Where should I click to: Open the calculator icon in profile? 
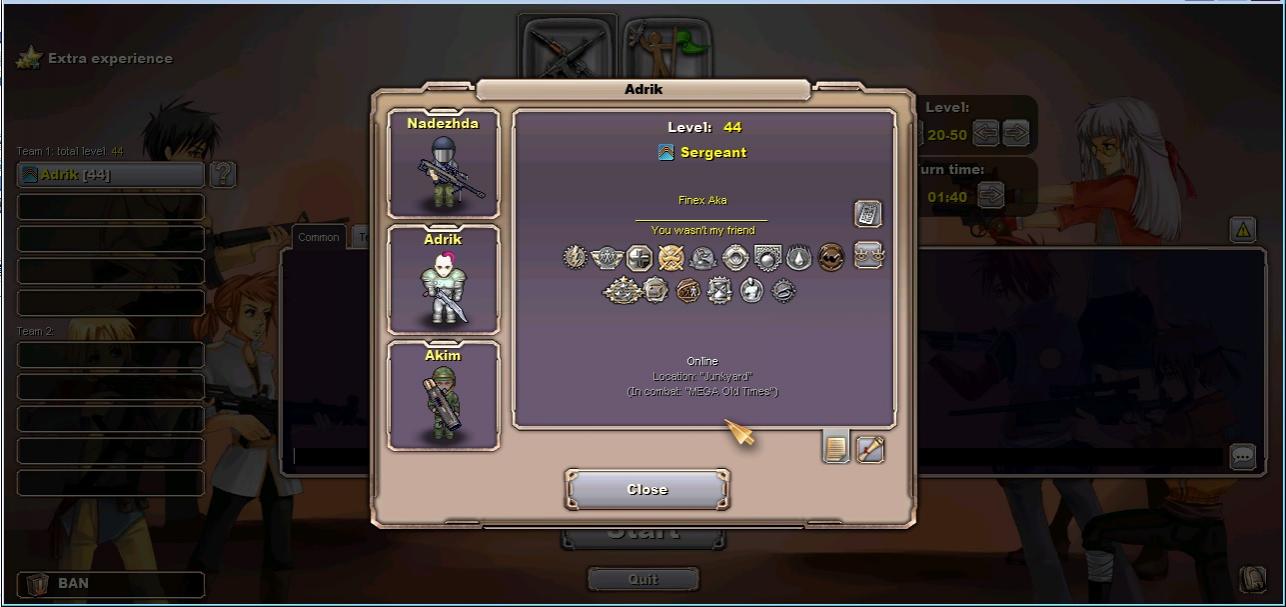point(867,213)
